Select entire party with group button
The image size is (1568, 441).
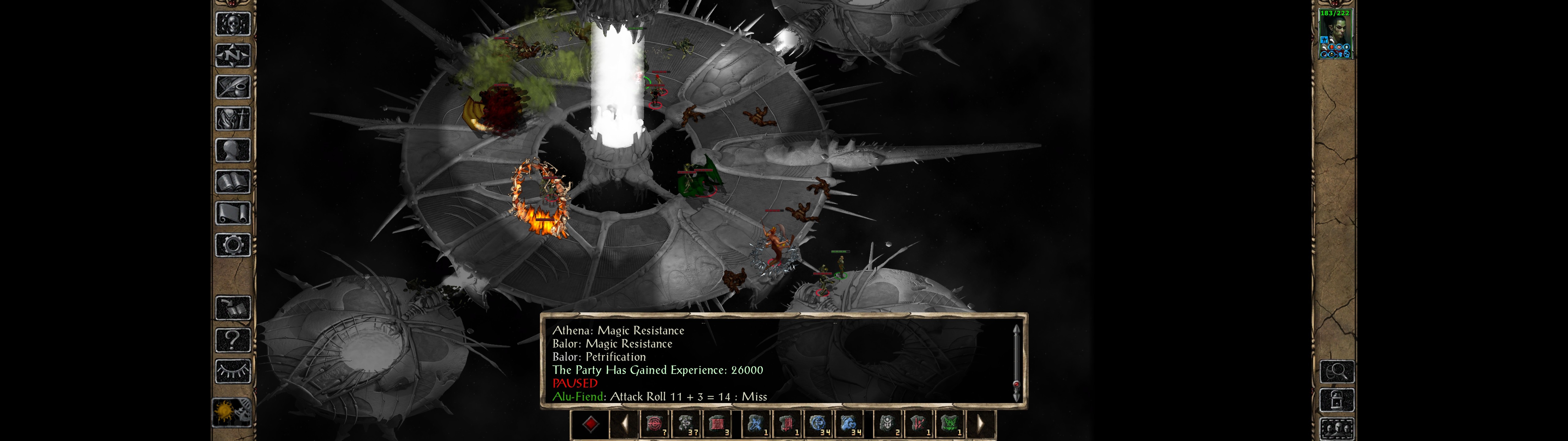[x=1337, y=429]
